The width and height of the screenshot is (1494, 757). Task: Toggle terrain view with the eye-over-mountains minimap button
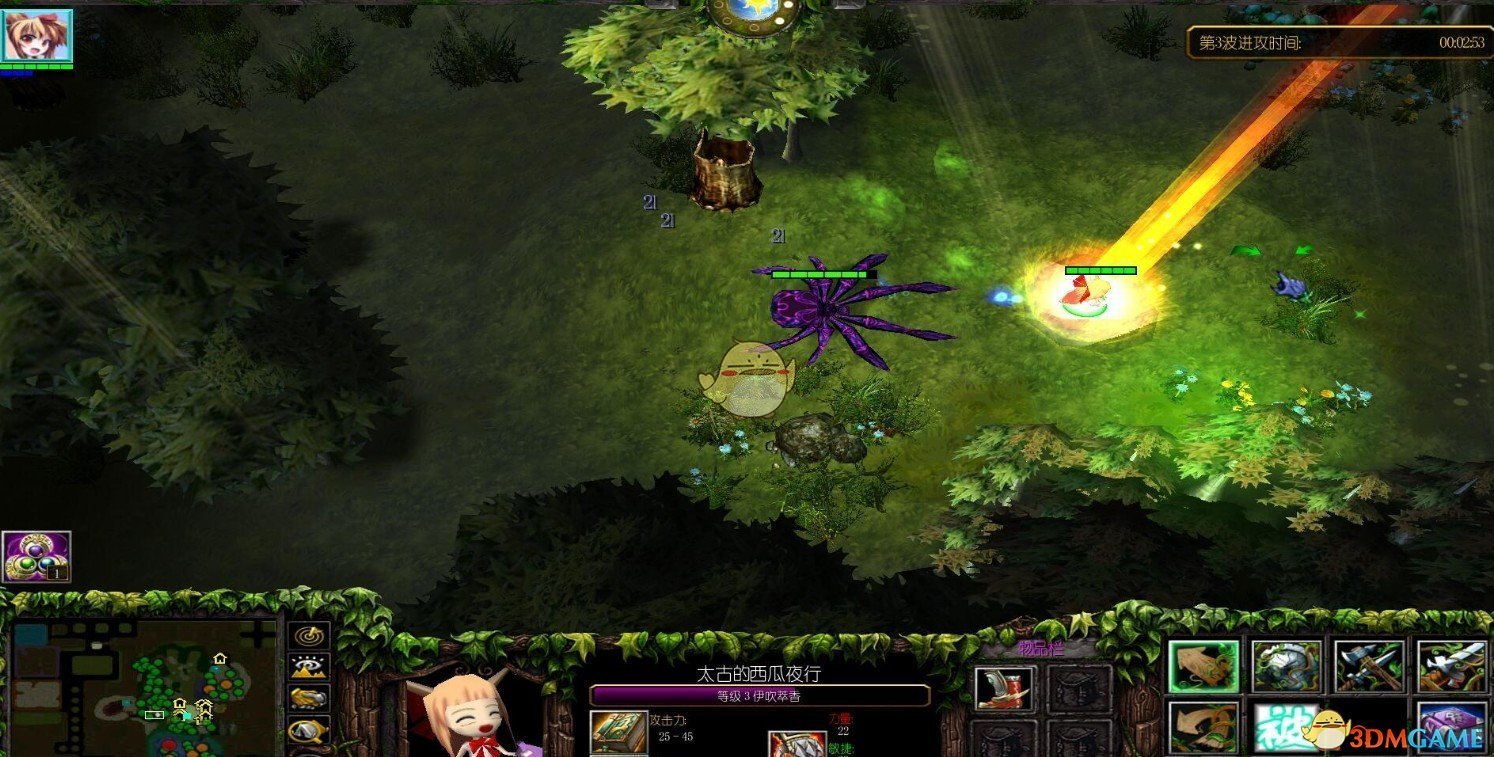309,666
